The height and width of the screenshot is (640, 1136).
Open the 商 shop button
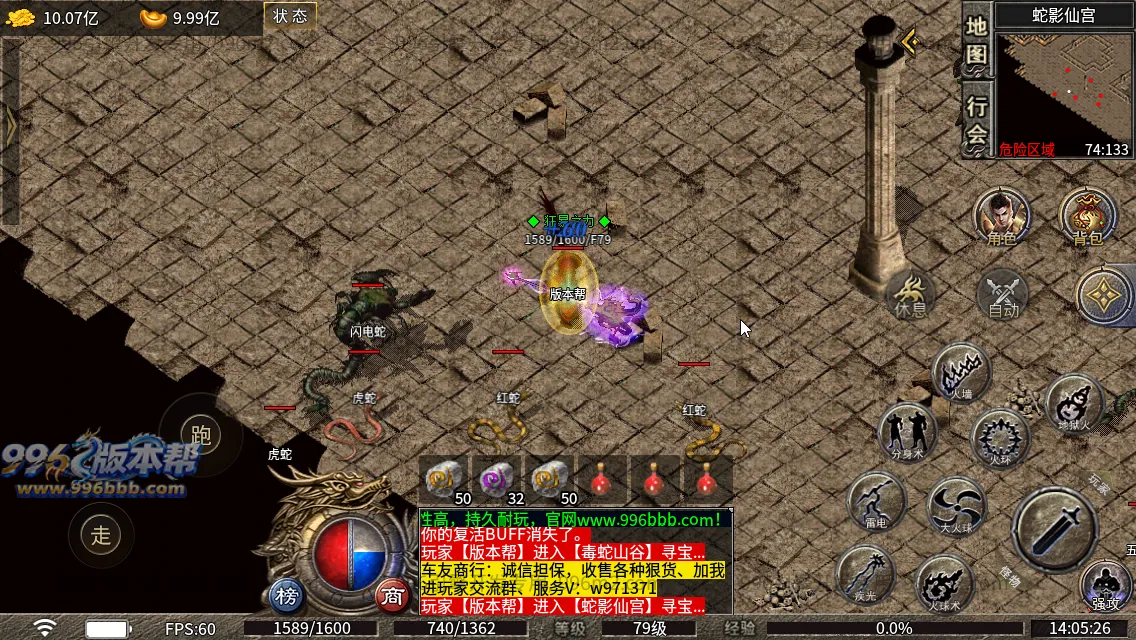(x=393, y=597)
